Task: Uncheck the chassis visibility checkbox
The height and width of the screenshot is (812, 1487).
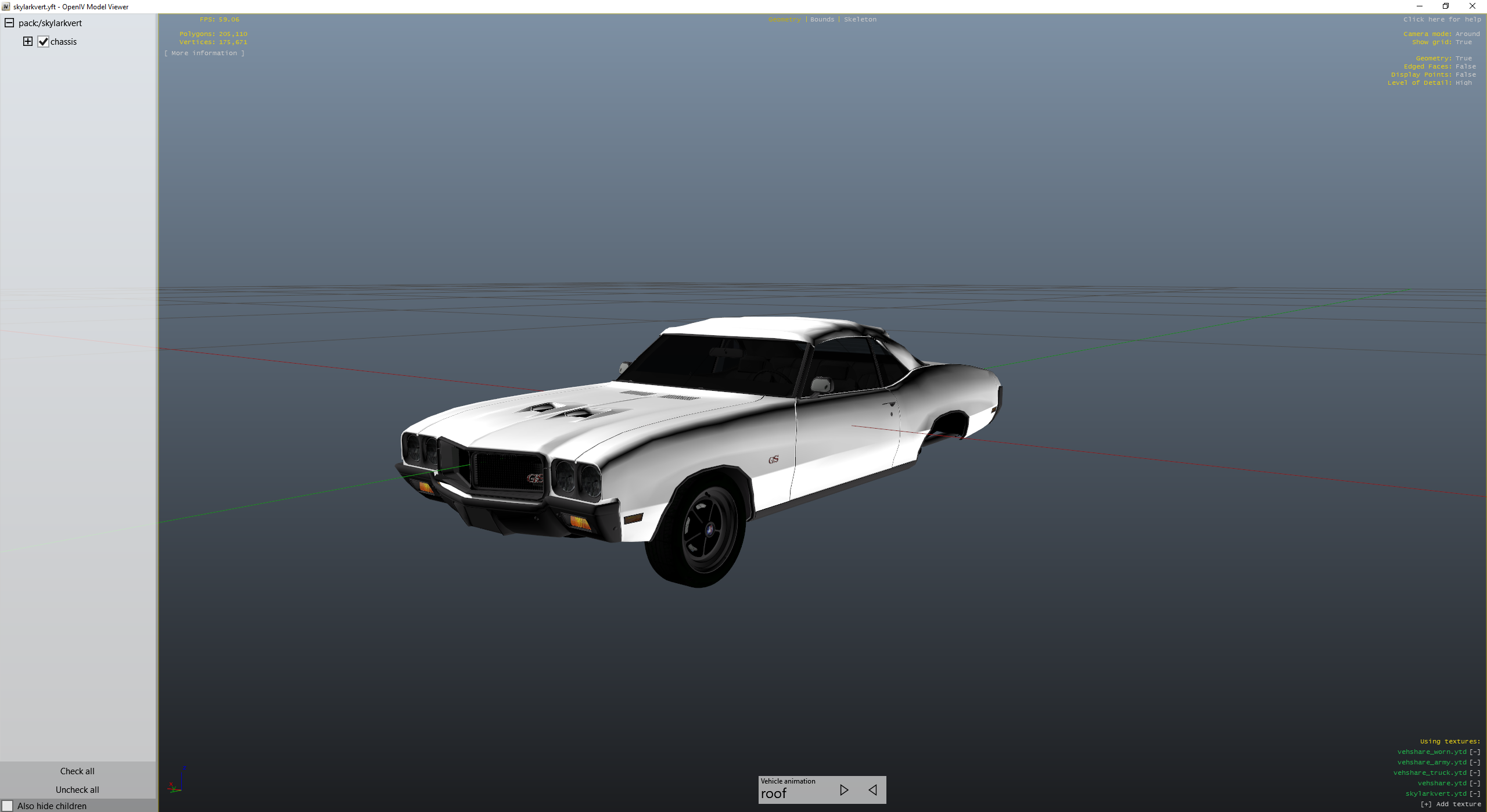Action: [42, 41]
